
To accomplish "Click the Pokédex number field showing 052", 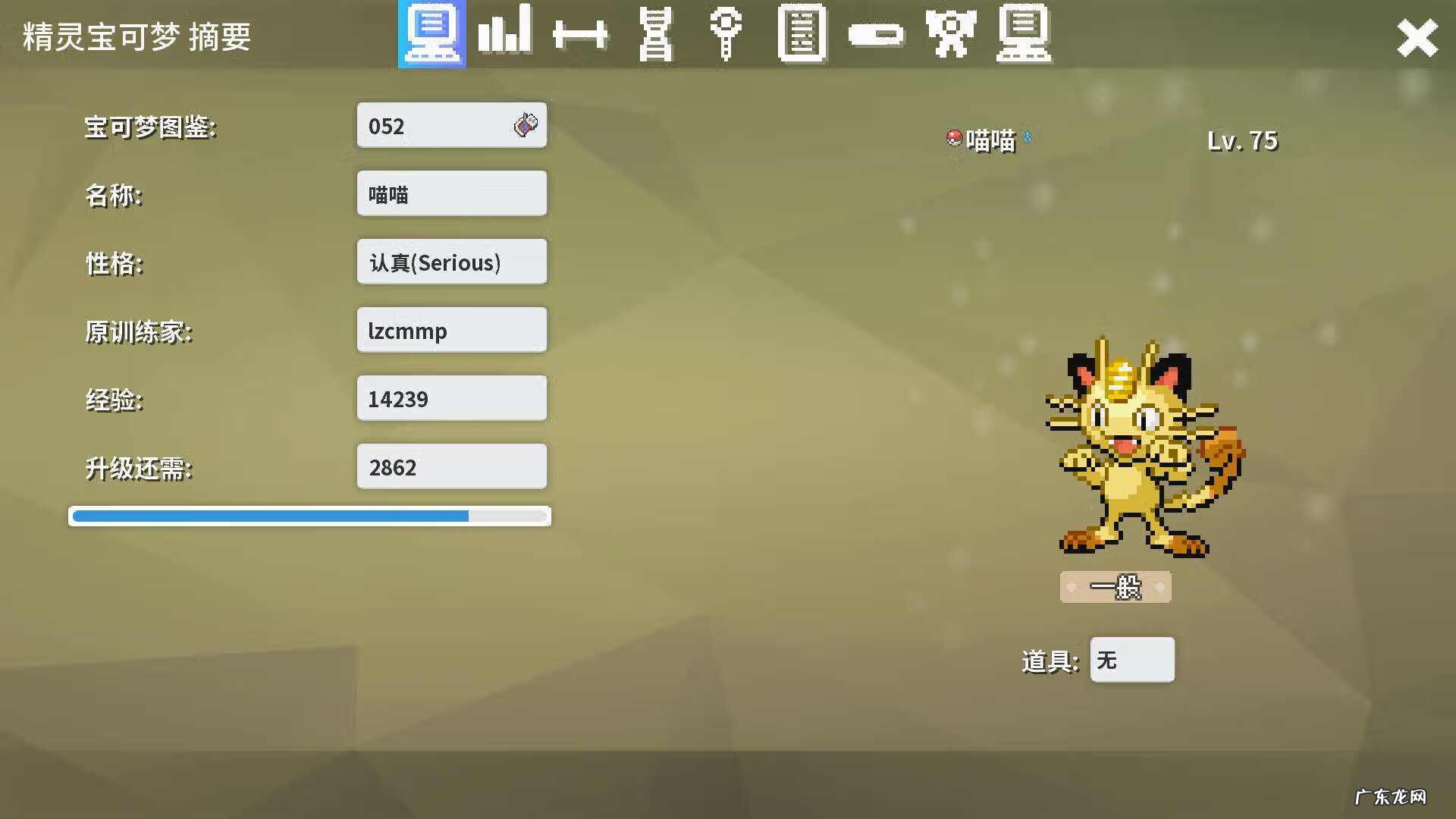I will [x=436, y=126].
